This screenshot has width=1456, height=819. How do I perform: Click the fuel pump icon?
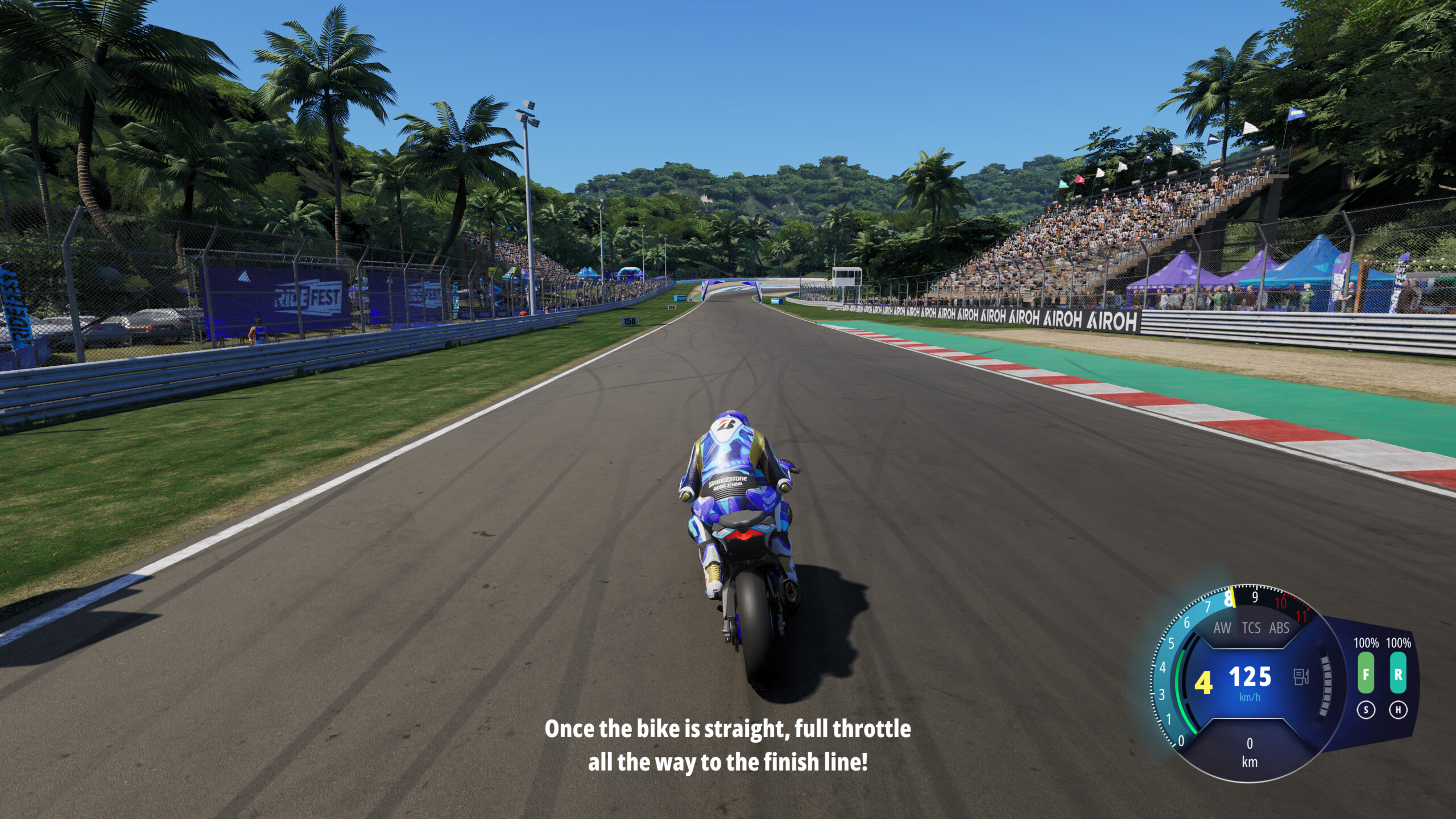(1301, 677)
